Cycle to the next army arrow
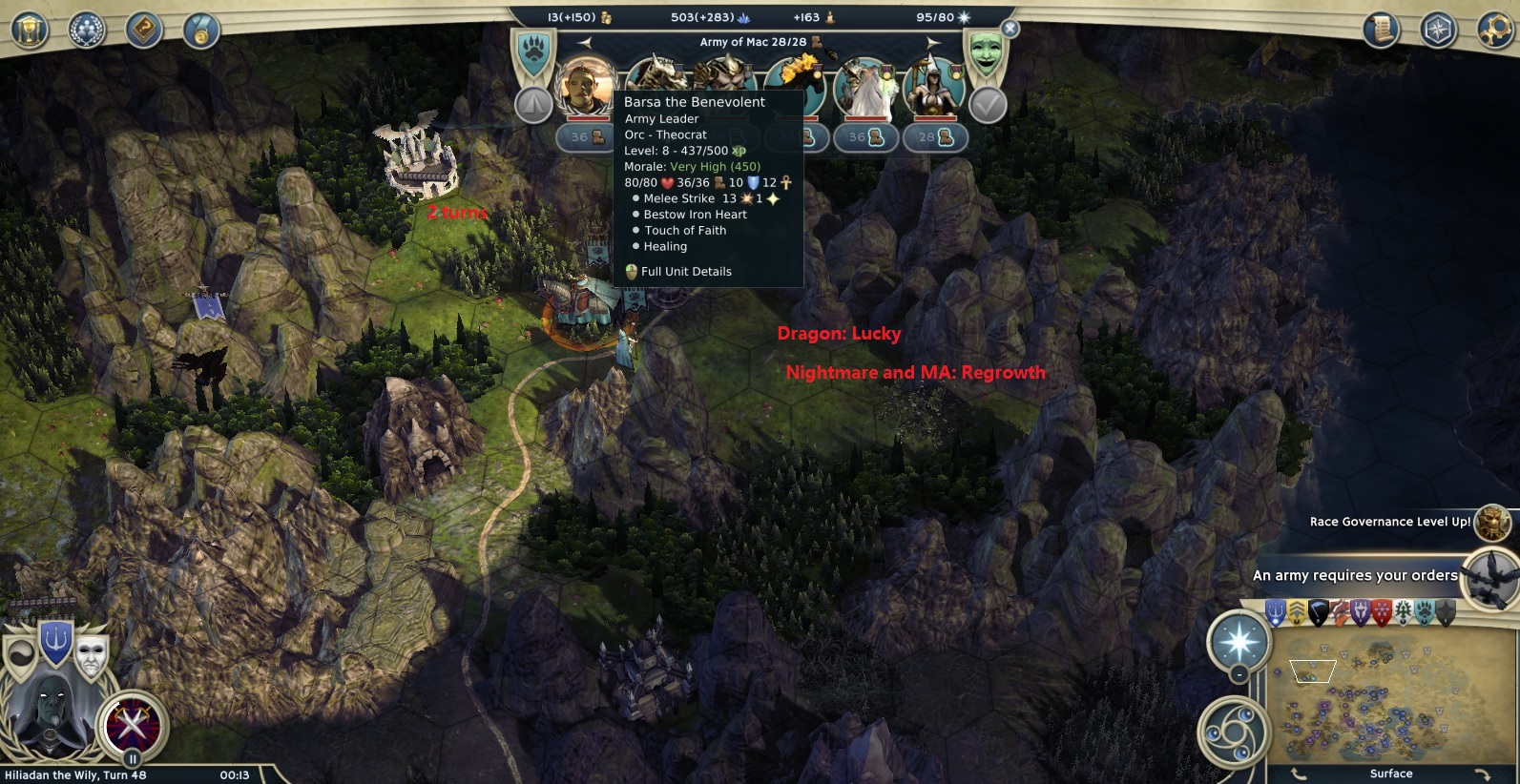Screen dimensions: 1520x784 tap(933, 42)
